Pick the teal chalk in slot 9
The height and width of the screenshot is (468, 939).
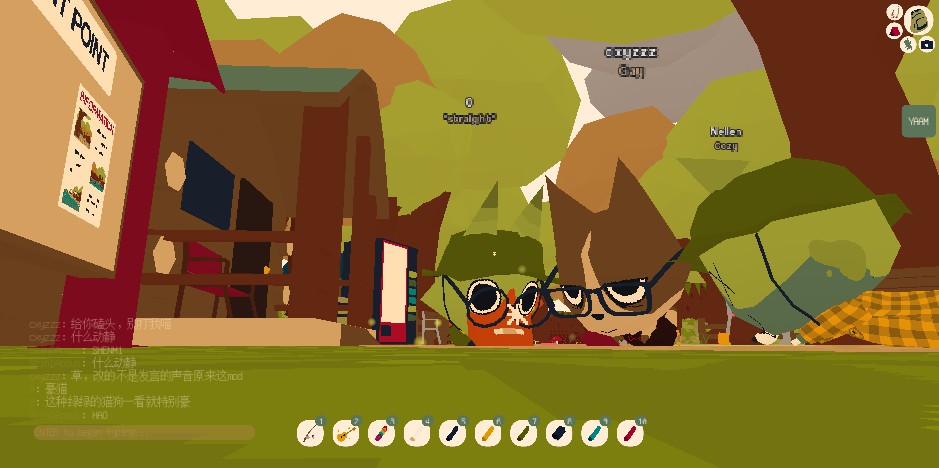coord(592,434)
